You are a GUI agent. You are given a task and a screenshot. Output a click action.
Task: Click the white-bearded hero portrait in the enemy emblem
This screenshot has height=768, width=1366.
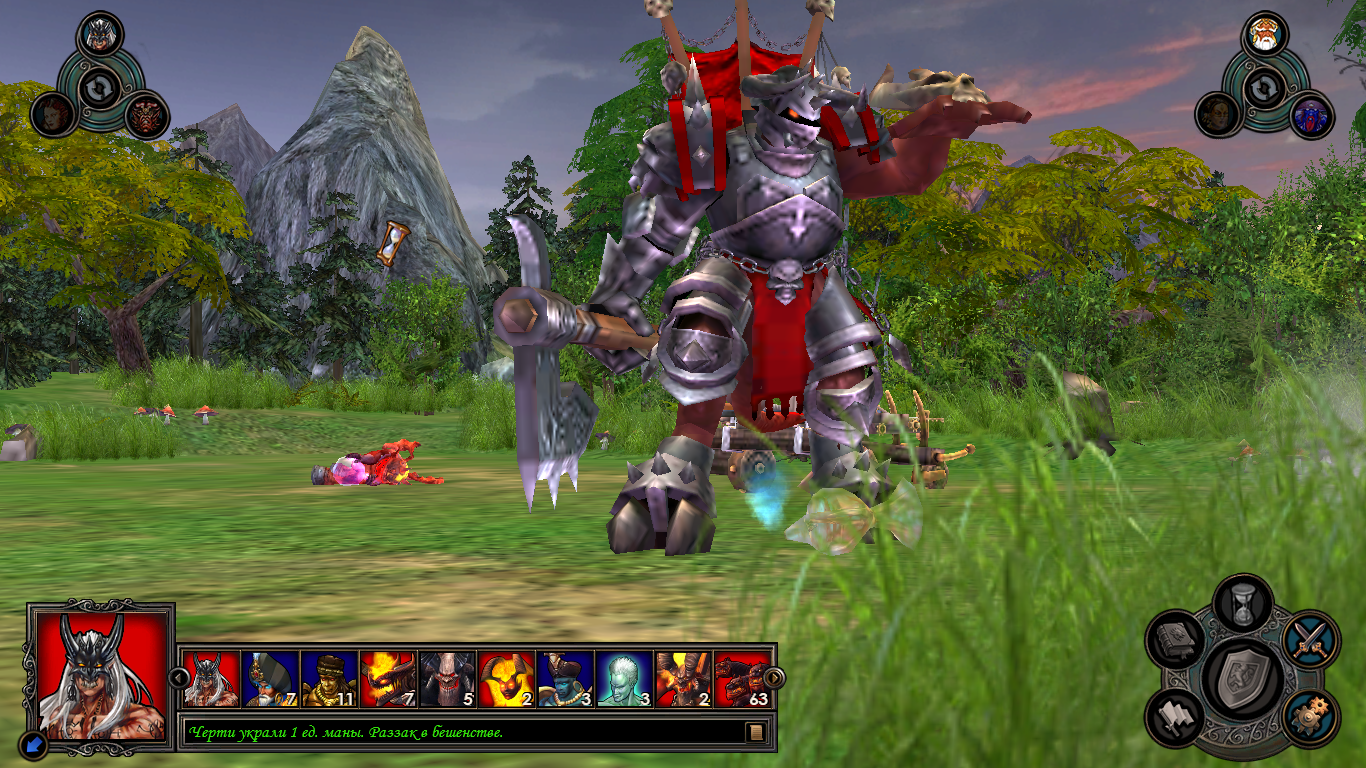[x=1264, y=35]
